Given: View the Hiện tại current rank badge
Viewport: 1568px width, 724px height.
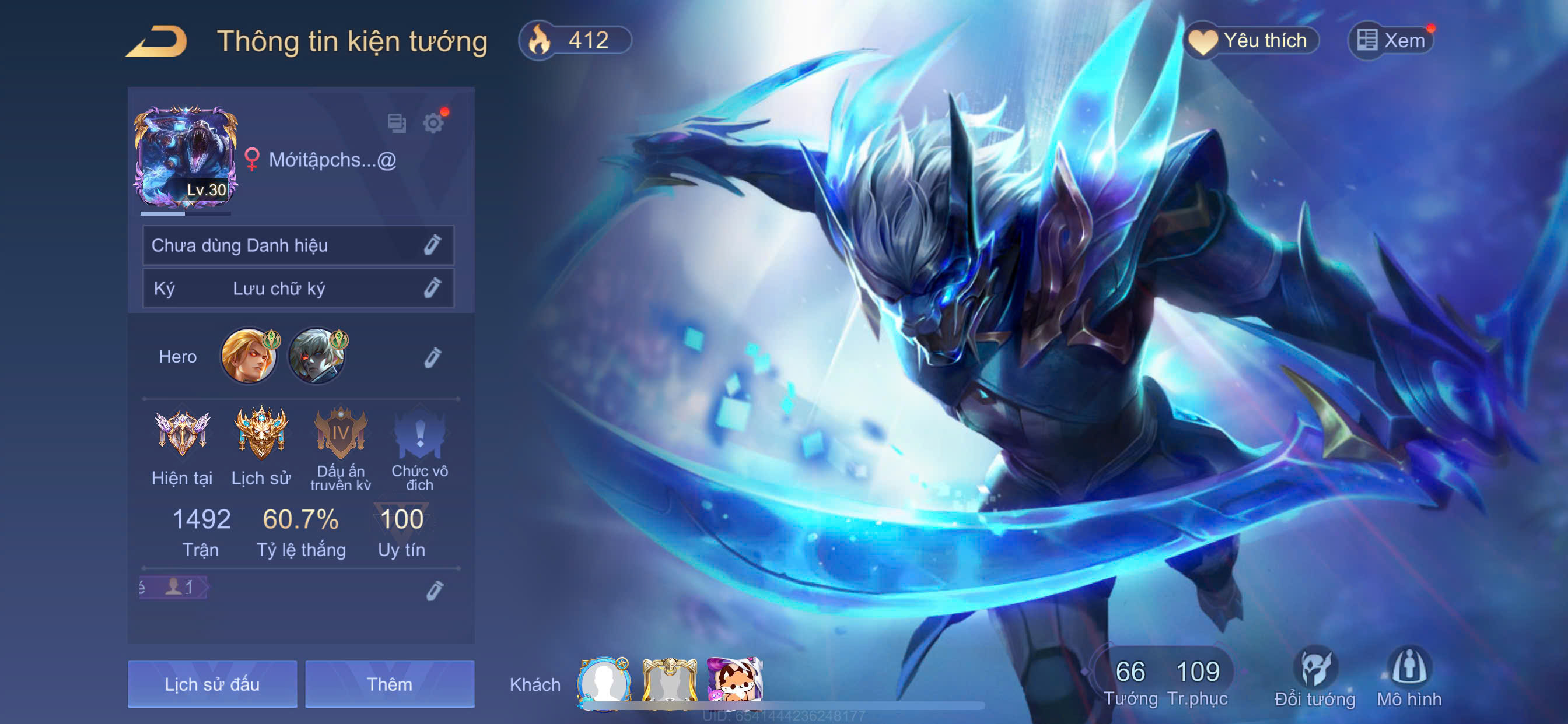Looking at the screenshot, I should (182, 434).
